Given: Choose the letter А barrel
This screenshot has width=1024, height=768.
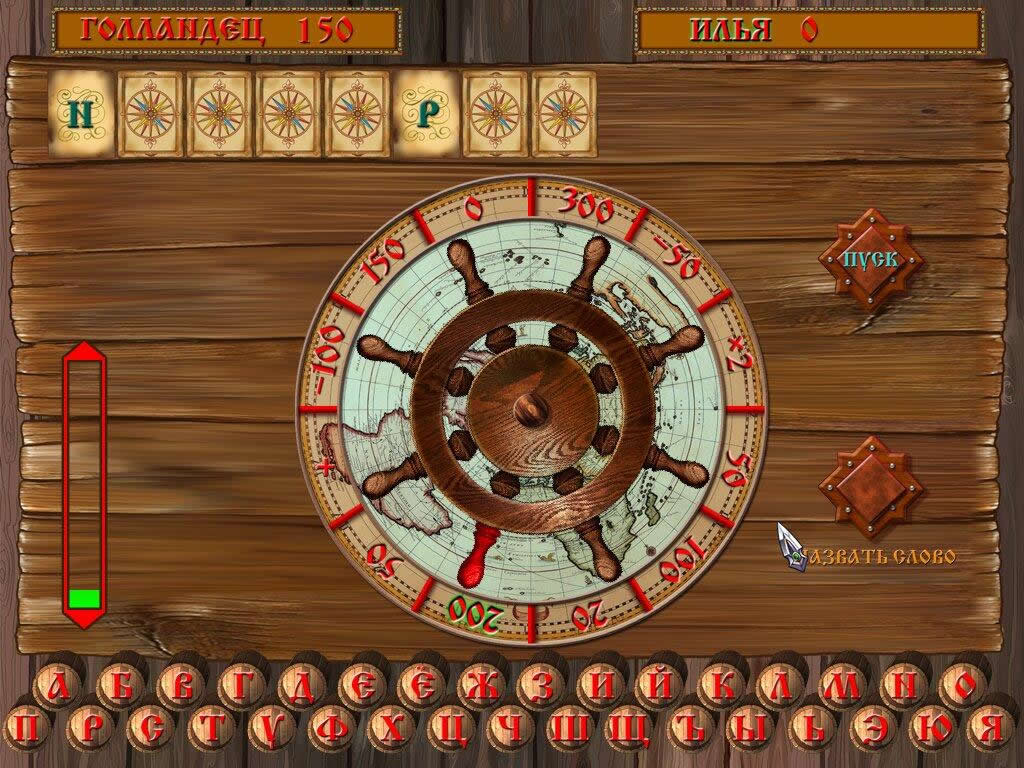Looking at the screenshot, I should point(60,686).
